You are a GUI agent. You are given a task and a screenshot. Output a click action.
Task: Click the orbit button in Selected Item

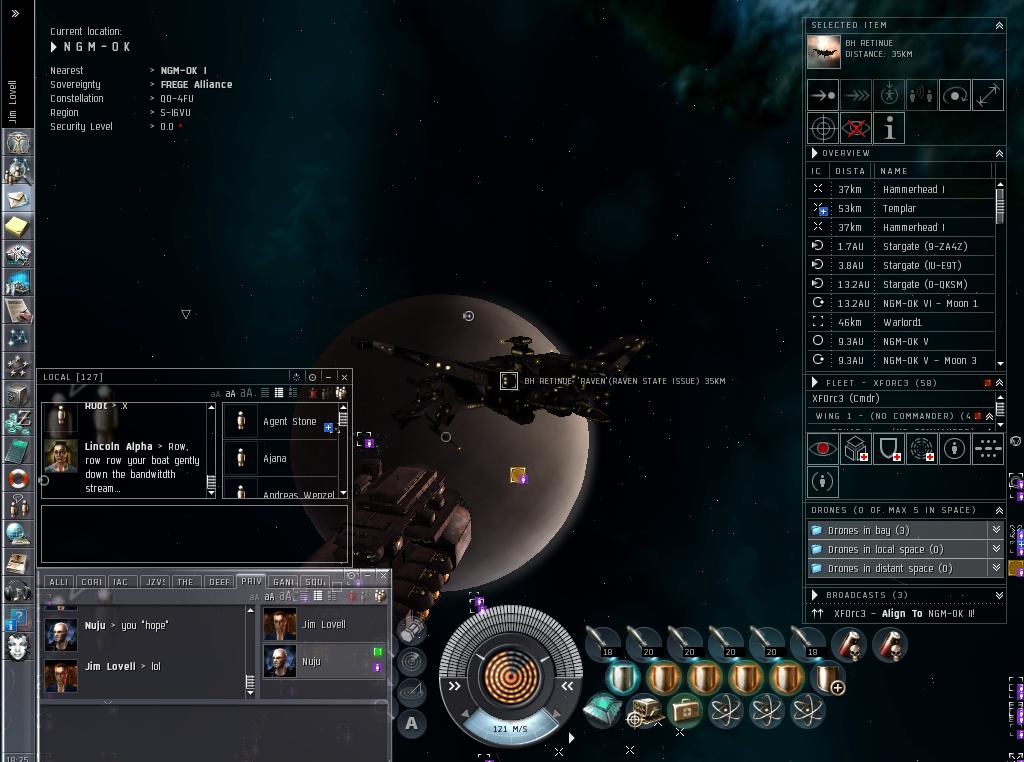point(955,95)
